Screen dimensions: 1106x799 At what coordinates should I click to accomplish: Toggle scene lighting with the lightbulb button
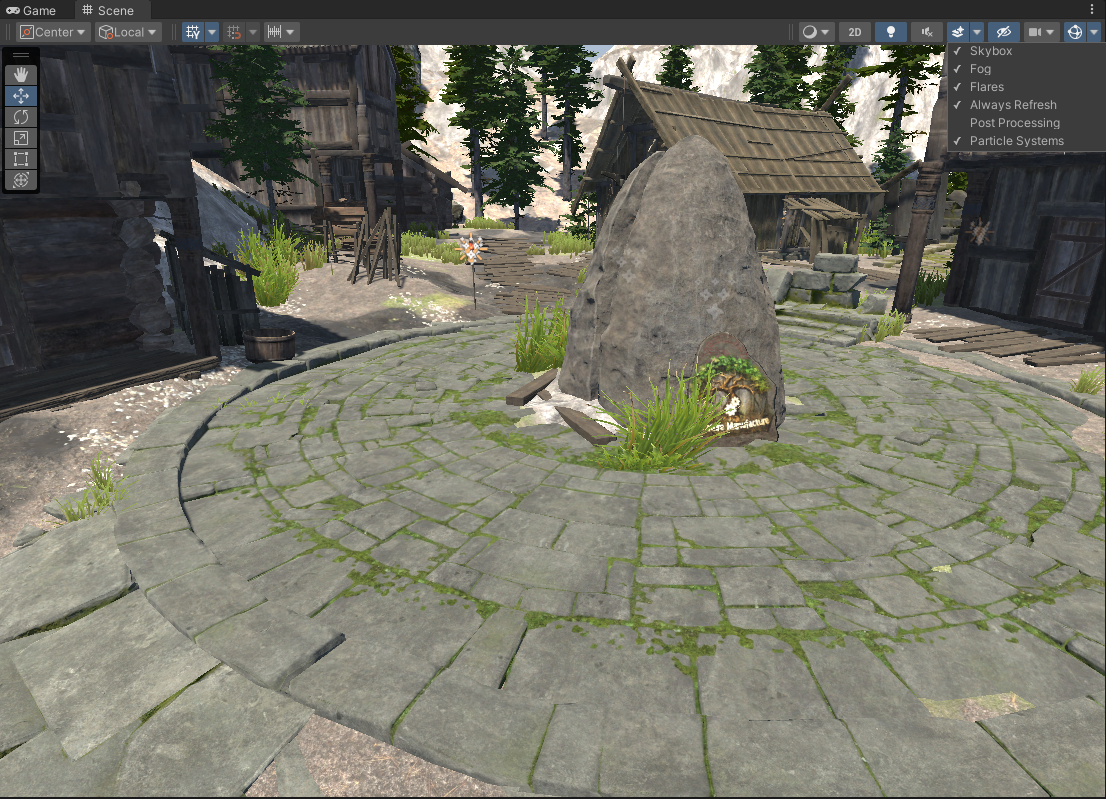[x=890, y=32]
